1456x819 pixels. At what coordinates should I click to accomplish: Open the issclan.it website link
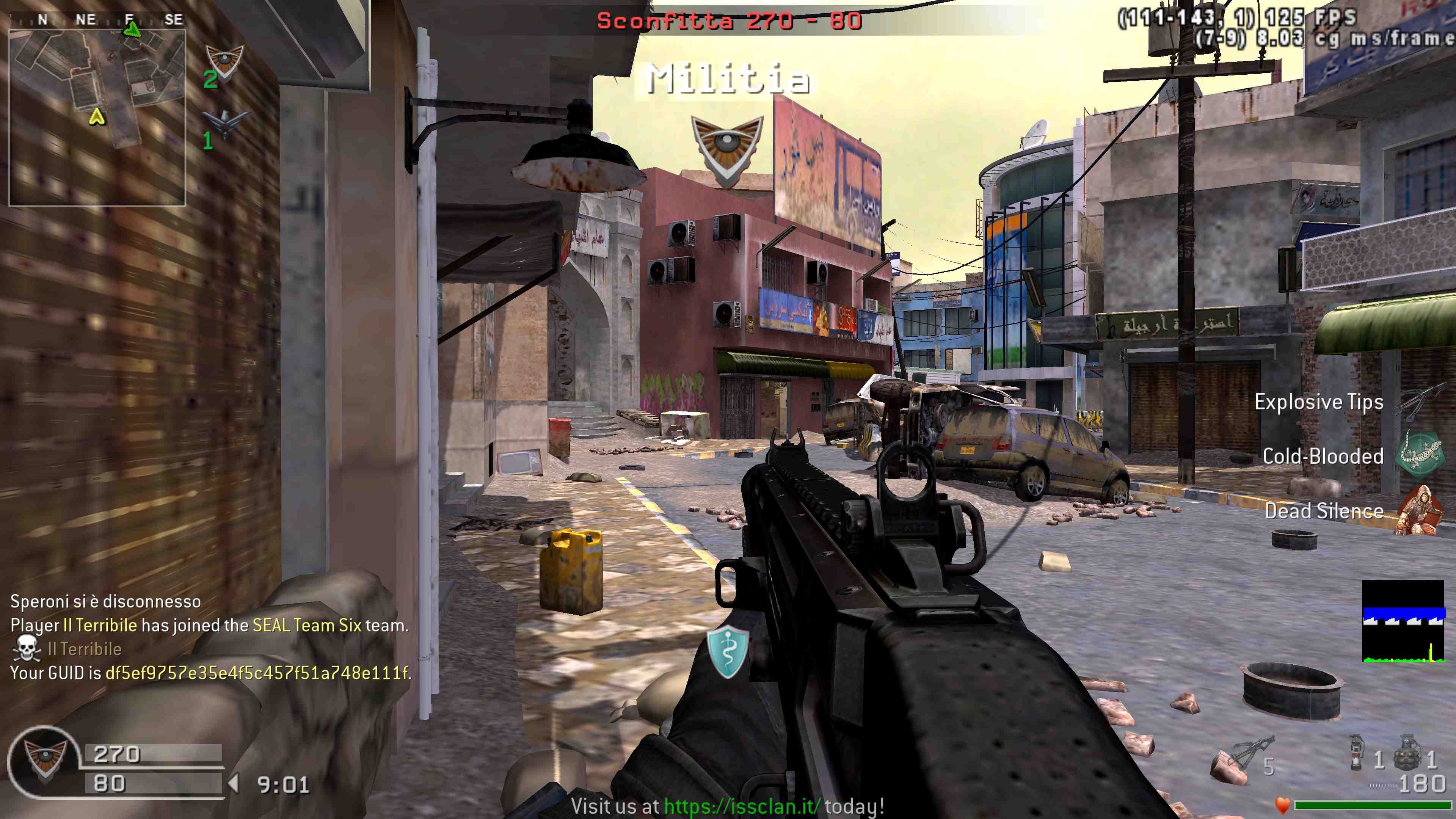pyautogui.click(x=742, y=806)
